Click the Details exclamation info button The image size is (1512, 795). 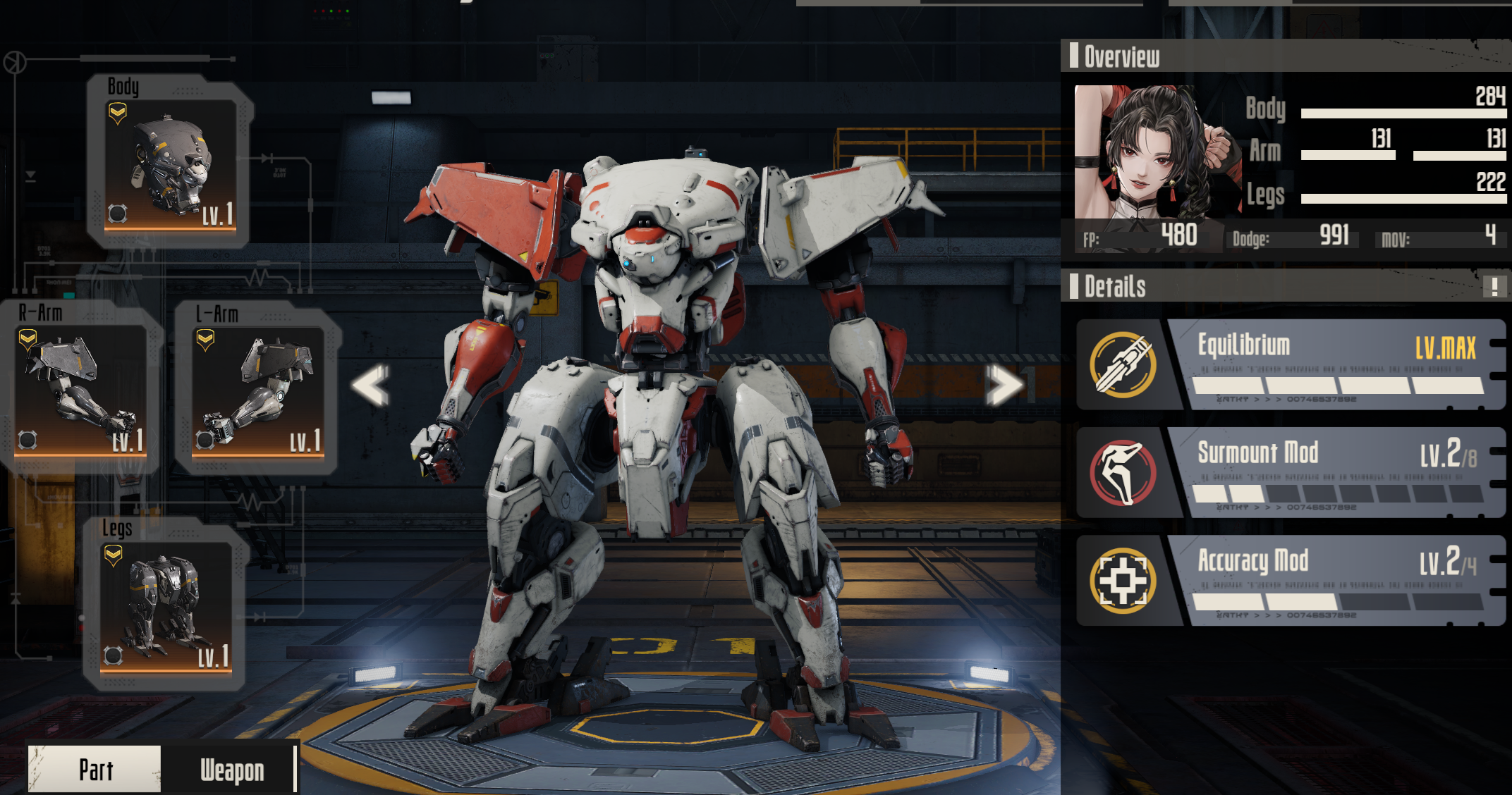1494,286
